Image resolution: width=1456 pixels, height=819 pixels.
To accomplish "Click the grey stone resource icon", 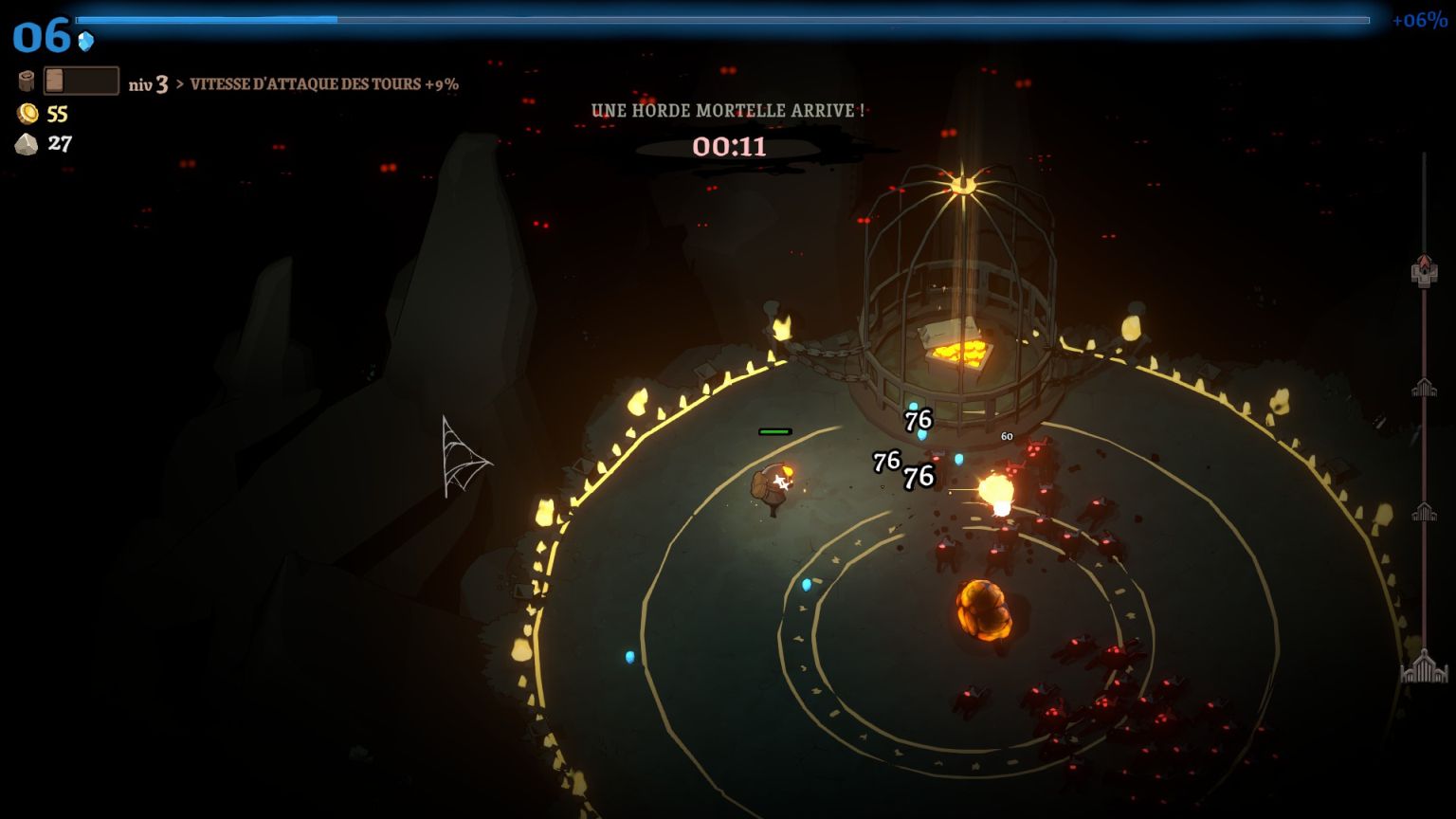I will 27,144.
